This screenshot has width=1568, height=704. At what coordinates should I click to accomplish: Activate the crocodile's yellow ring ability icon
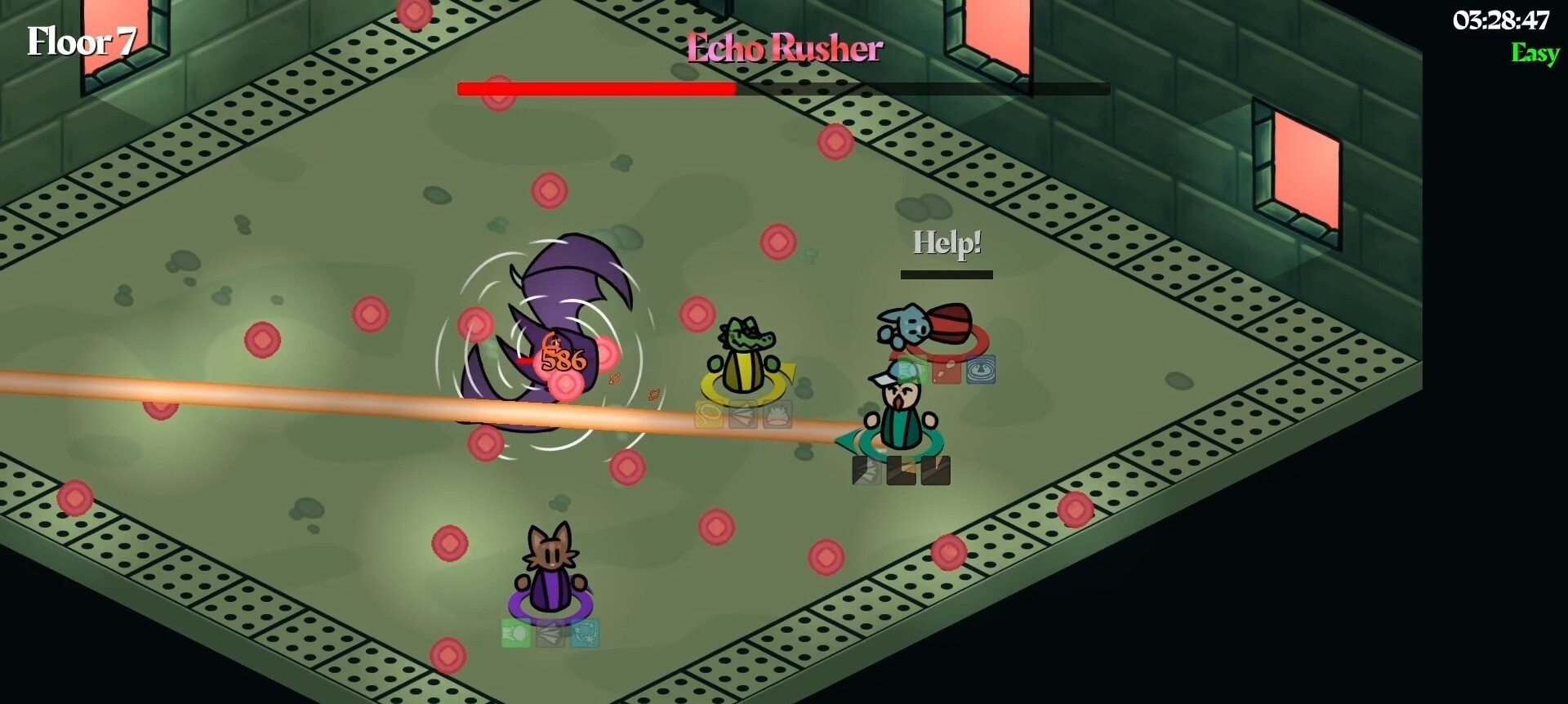(709, 415)
